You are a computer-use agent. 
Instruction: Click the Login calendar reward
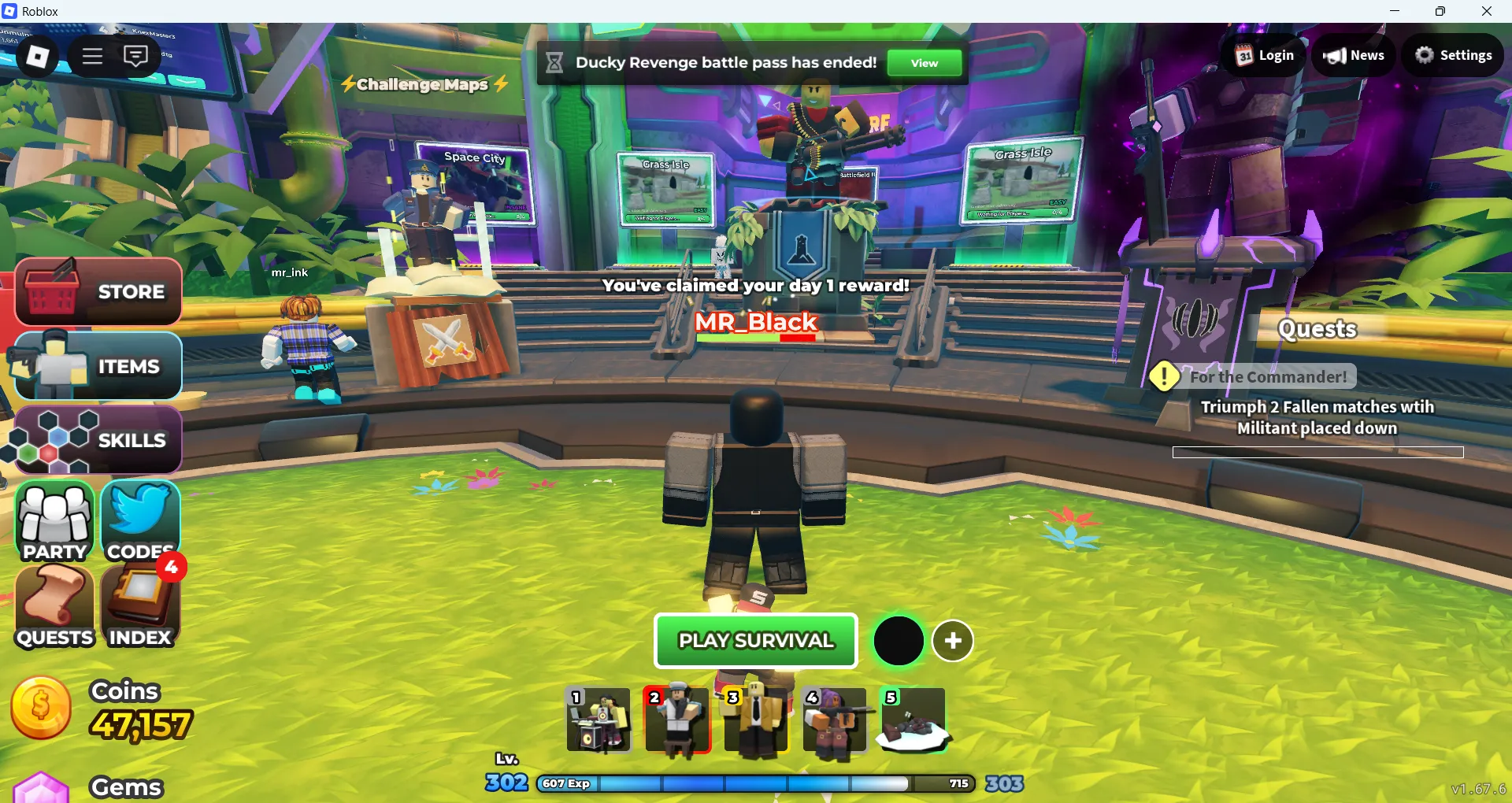pyautogui.click(x=1262, y=55)
